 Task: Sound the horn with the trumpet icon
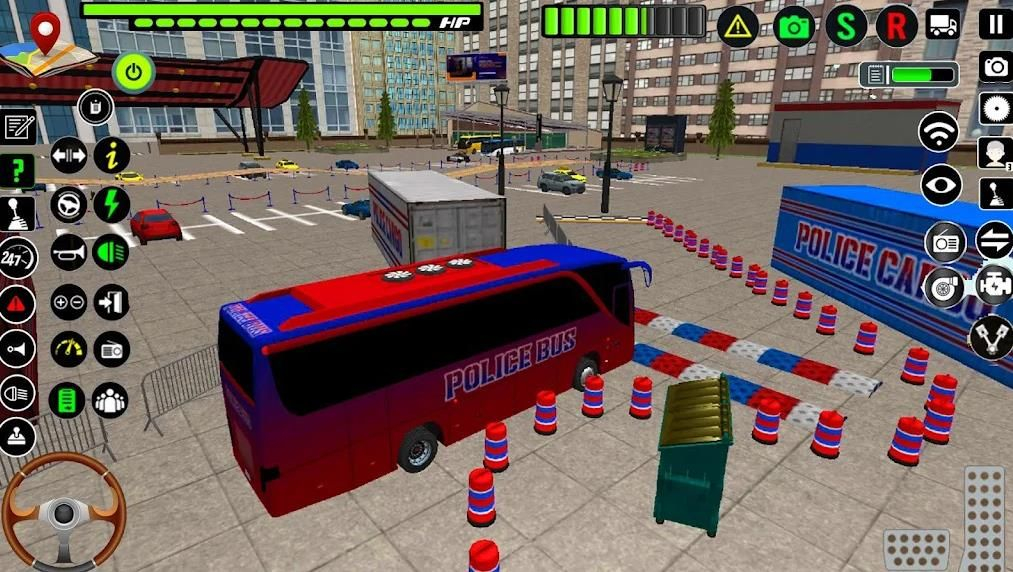[x=69, y=251]
